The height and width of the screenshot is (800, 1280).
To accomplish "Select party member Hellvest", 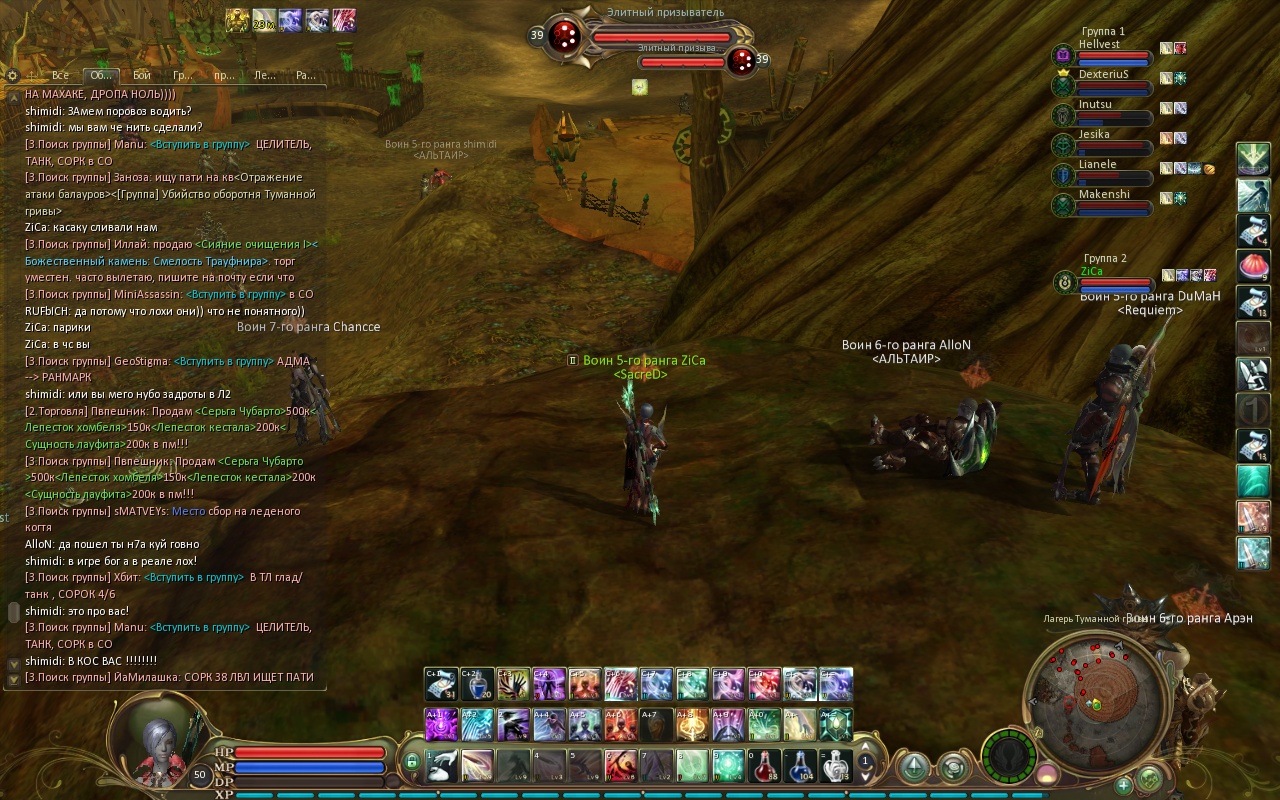I will click(x=1099, y=45).
